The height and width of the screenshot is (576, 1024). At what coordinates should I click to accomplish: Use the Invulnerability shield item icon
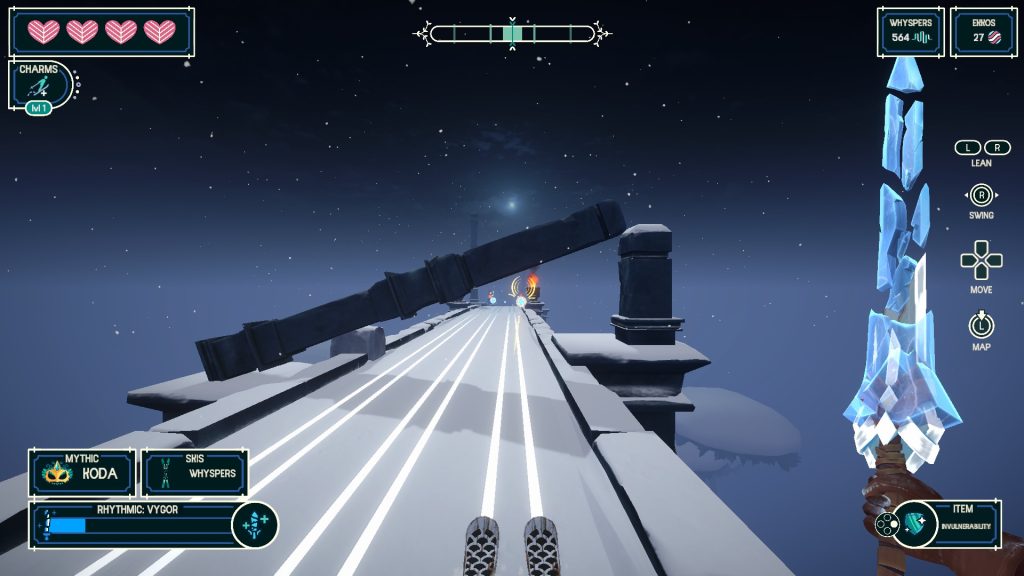tap(917, 523)
